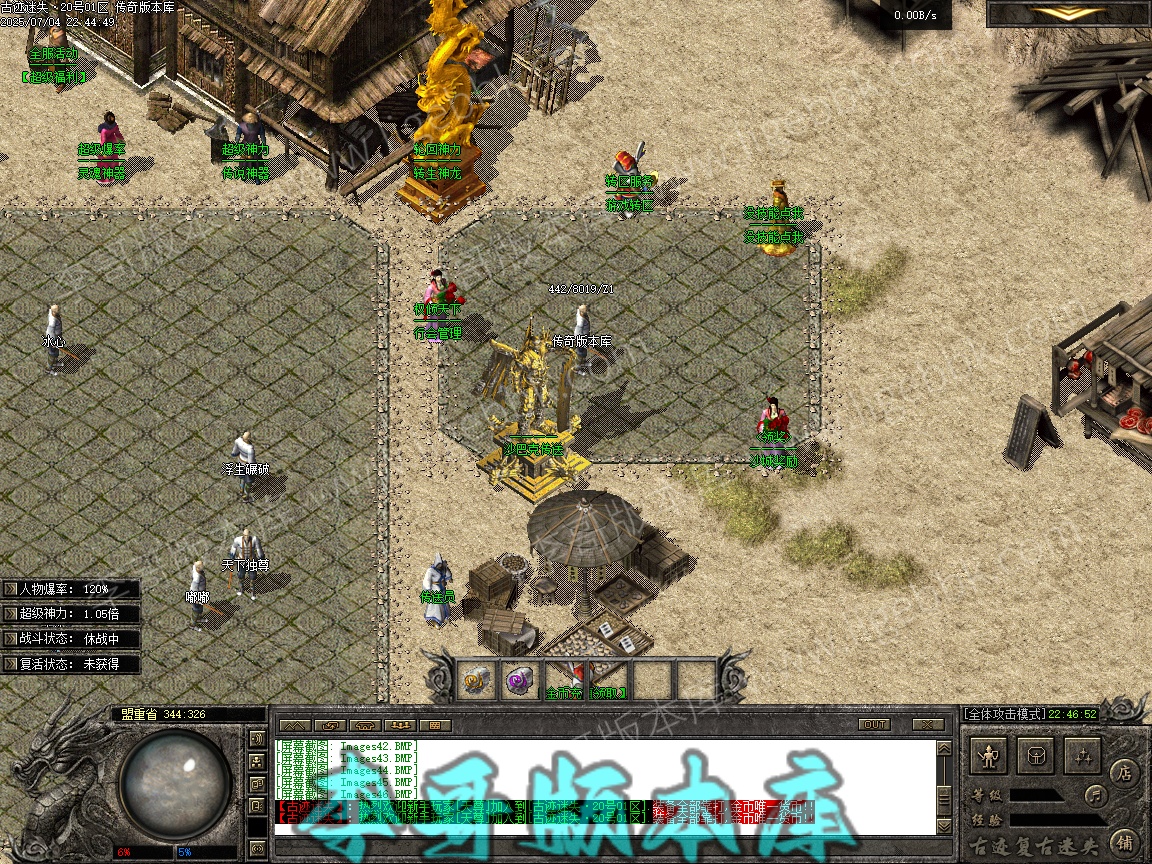Open the bag inventory button
The image size is (1152, 864).
(1037, 756)
